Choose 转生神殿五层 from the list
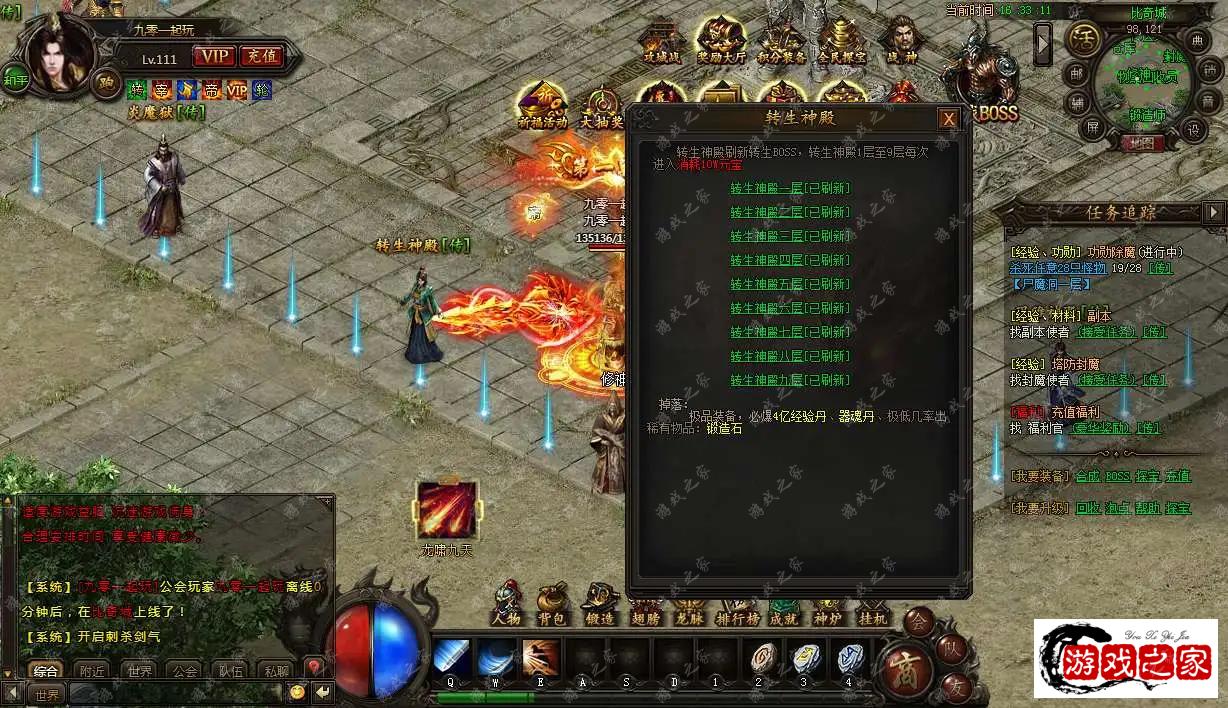 point(789,284)
